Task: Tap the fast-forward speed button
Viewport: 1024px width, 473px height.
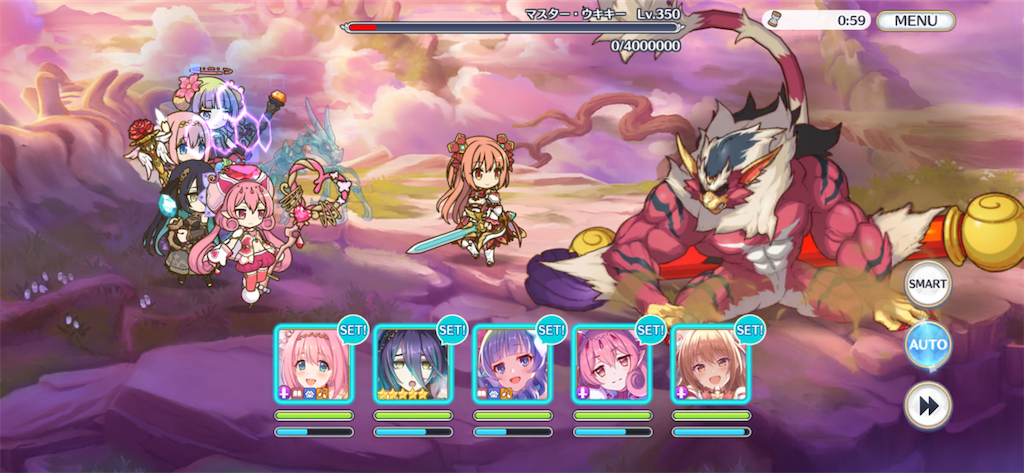Action: click(927, 405)
